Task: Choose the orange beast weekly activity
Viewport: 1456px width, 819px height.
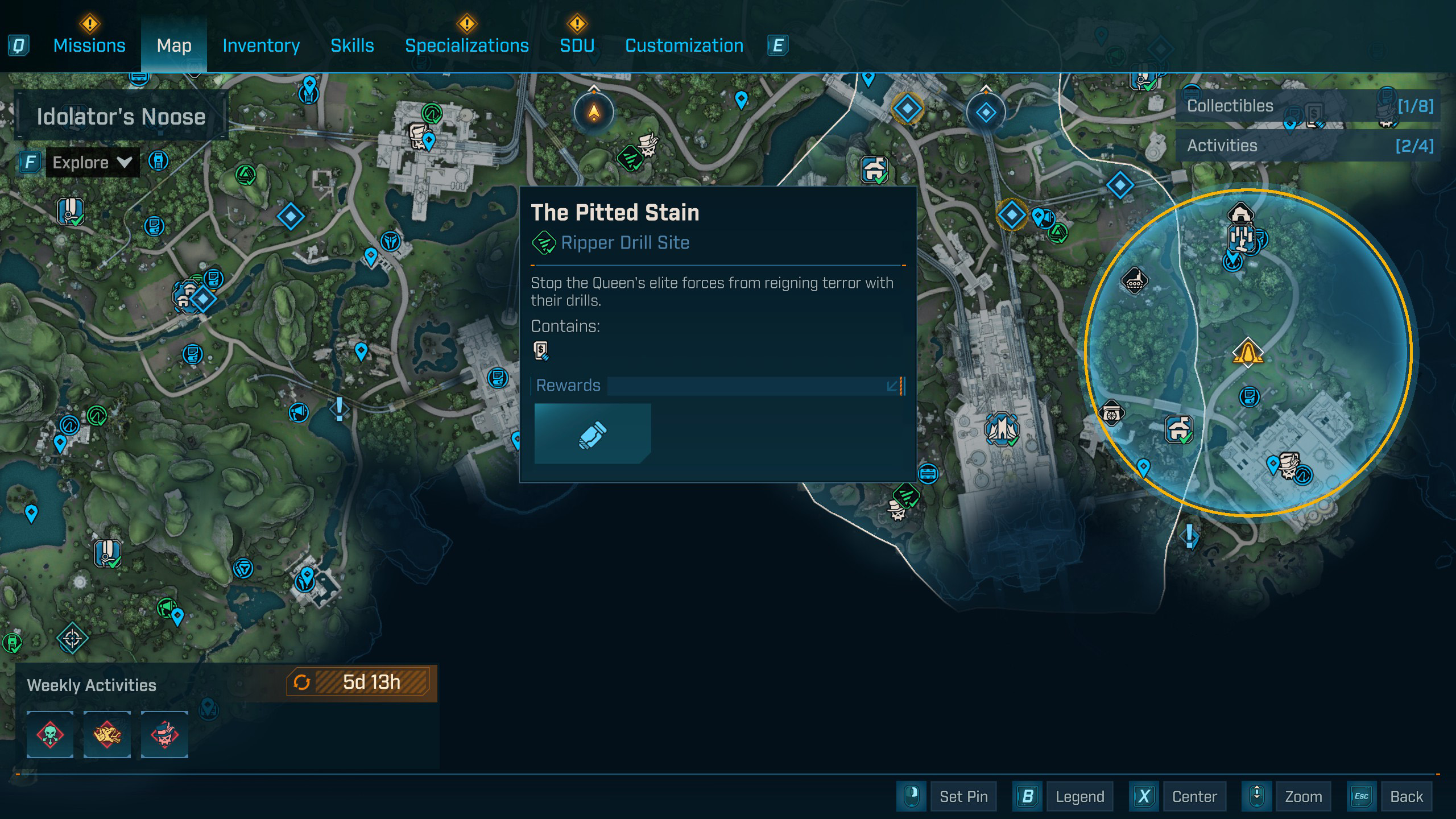Action: coord(107,734)
